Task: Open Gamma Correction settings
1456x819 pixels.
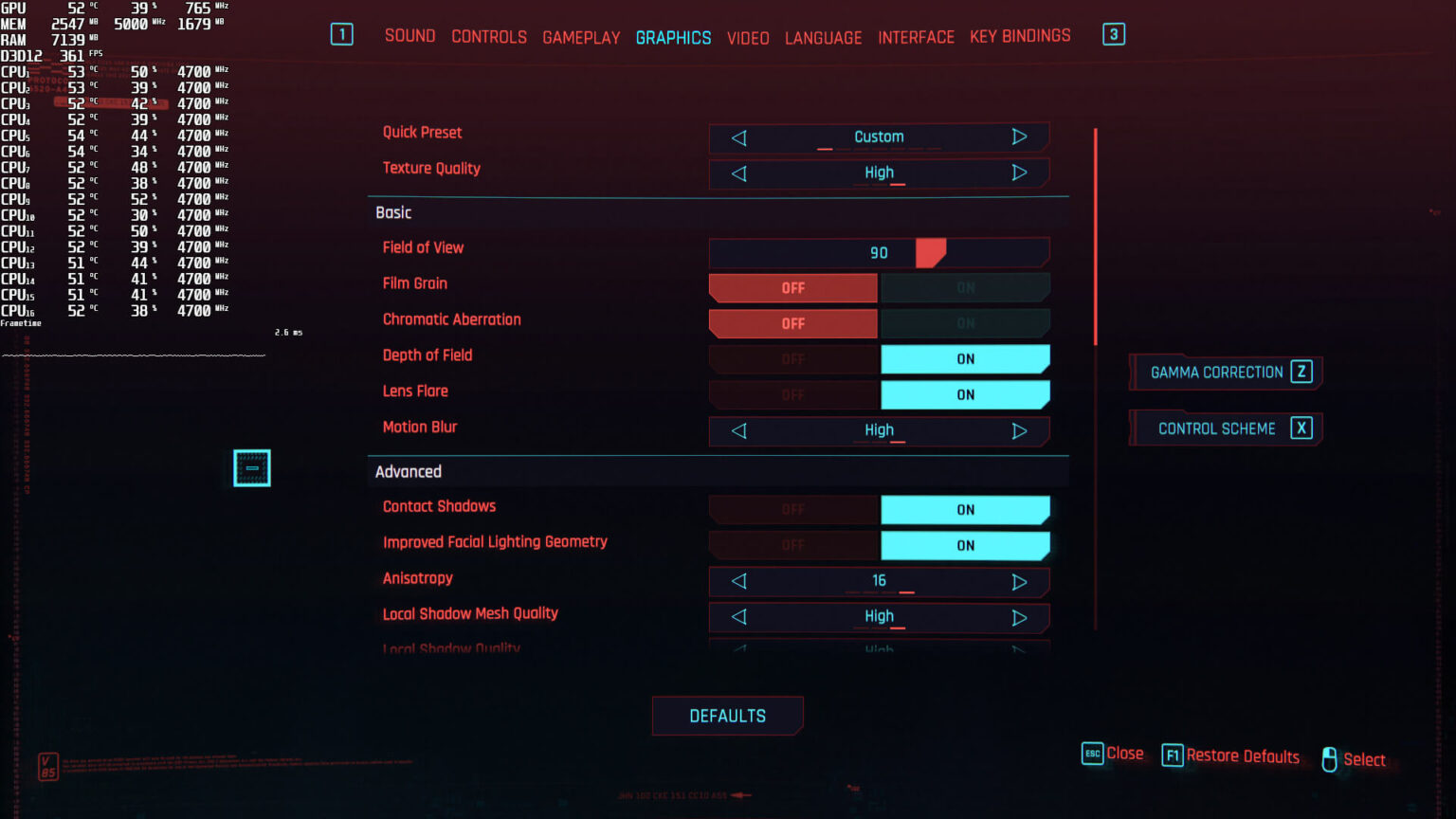Action: [1227, 373]
